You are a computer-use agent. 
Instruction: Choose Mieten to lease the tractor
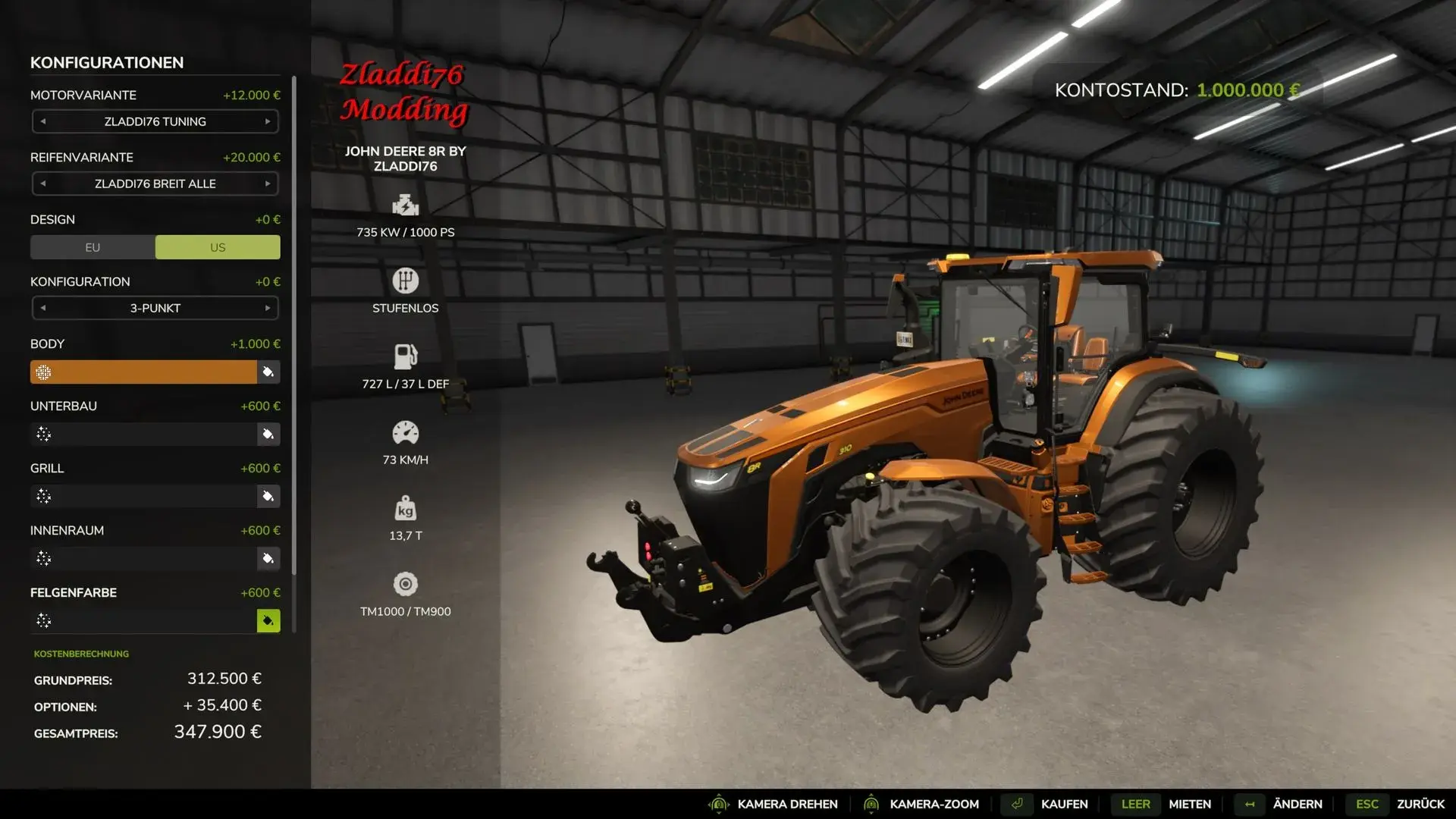(x=1189, y=804)
